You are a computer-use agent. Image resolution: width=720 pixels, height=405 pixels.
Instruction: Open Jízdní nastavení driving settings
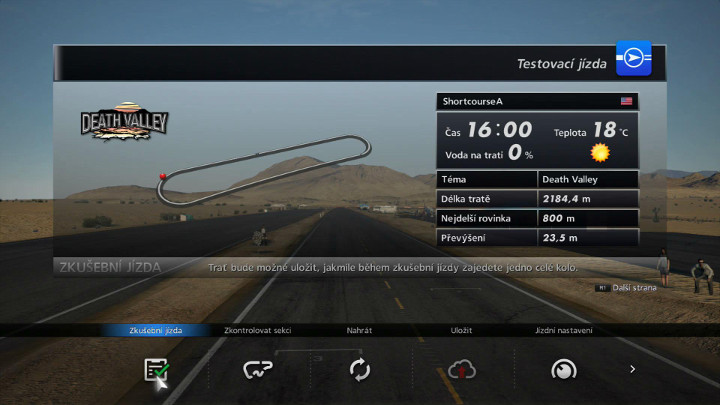(563, 369)
